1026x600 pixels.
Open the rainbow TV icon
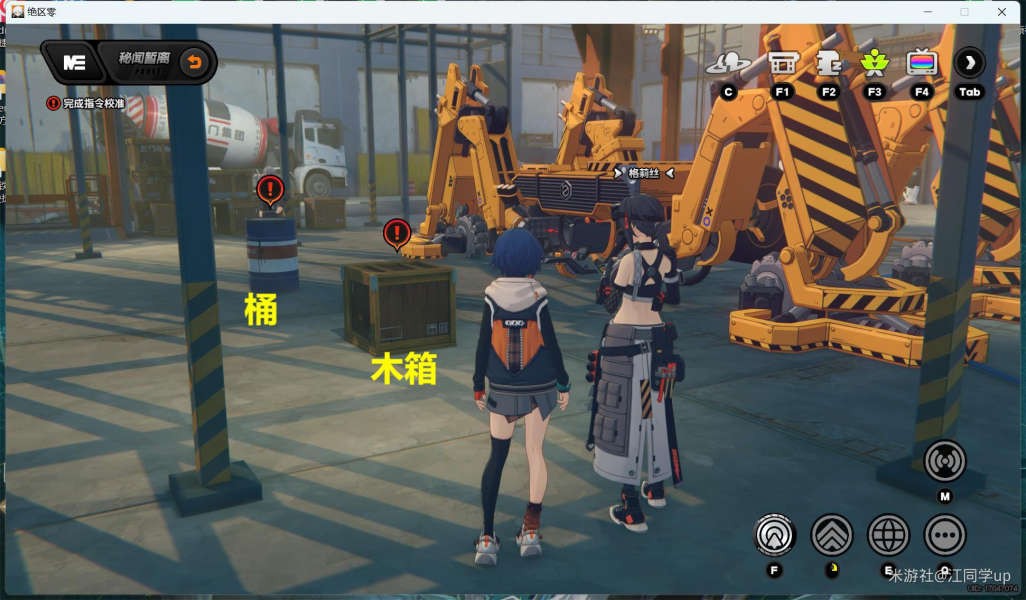point(922,63)
